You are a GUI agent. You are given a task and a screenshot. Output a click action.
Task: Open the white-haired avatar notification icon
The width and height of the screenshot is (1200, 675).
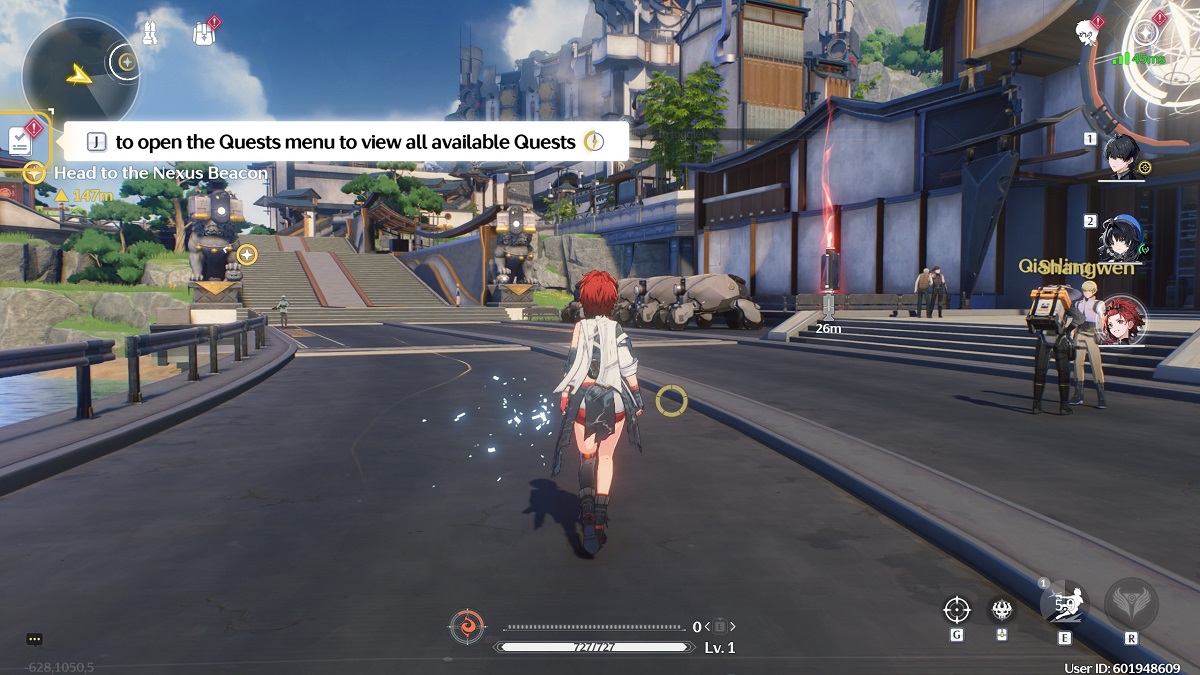click(x=1087, y=31)
